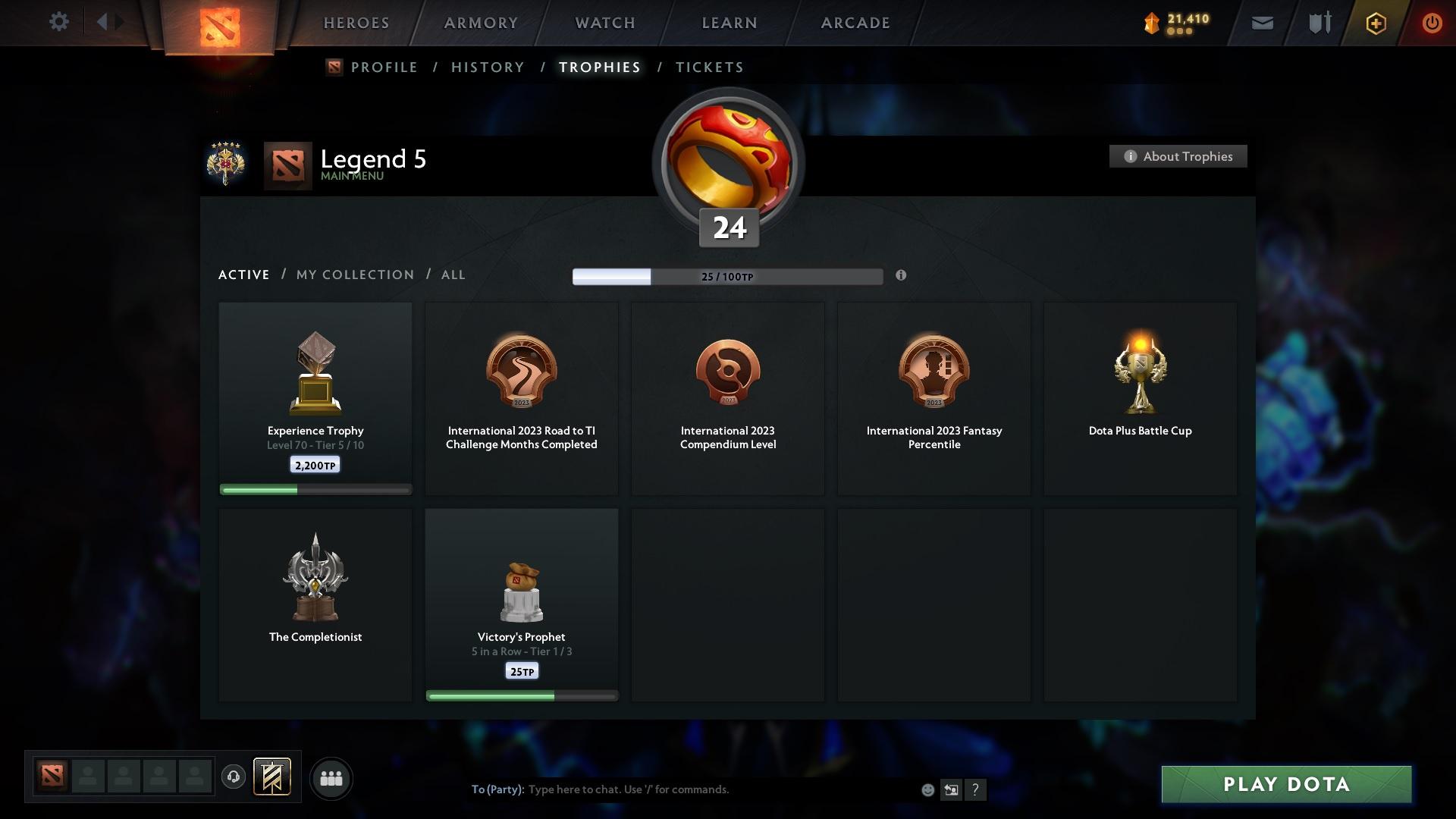Open the History tab
The width and height of the screenshot is (1456, 819).
[x=488, y=67]
